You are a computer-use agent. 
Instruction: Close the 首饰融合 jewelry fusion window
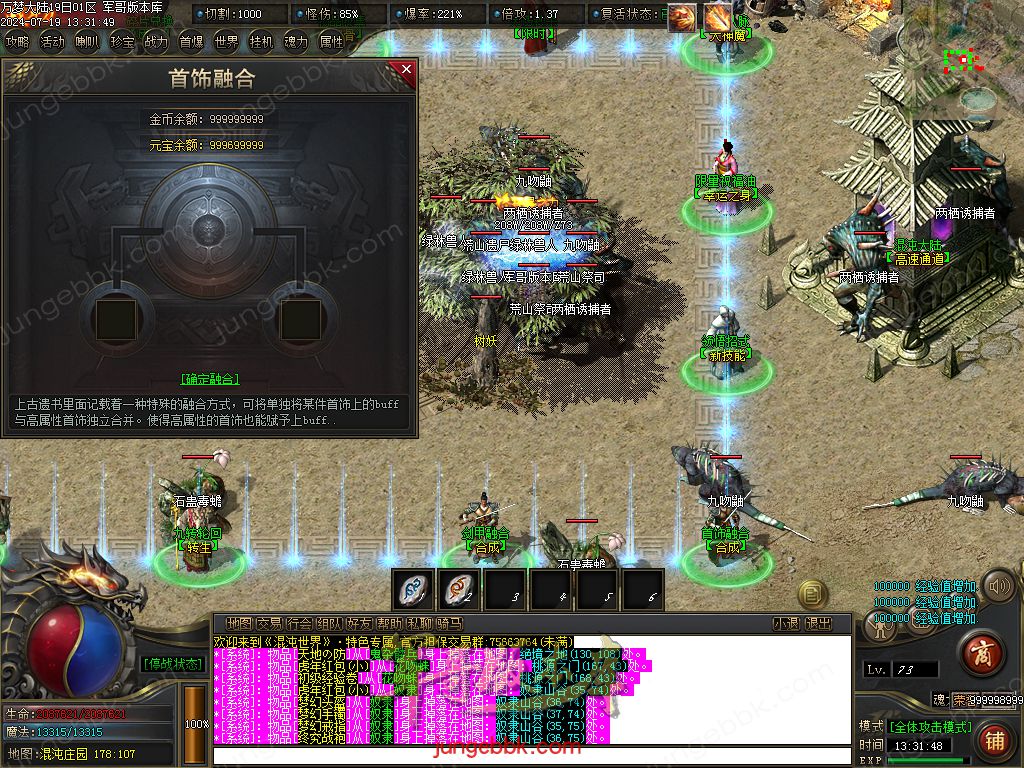pos(406,70)
